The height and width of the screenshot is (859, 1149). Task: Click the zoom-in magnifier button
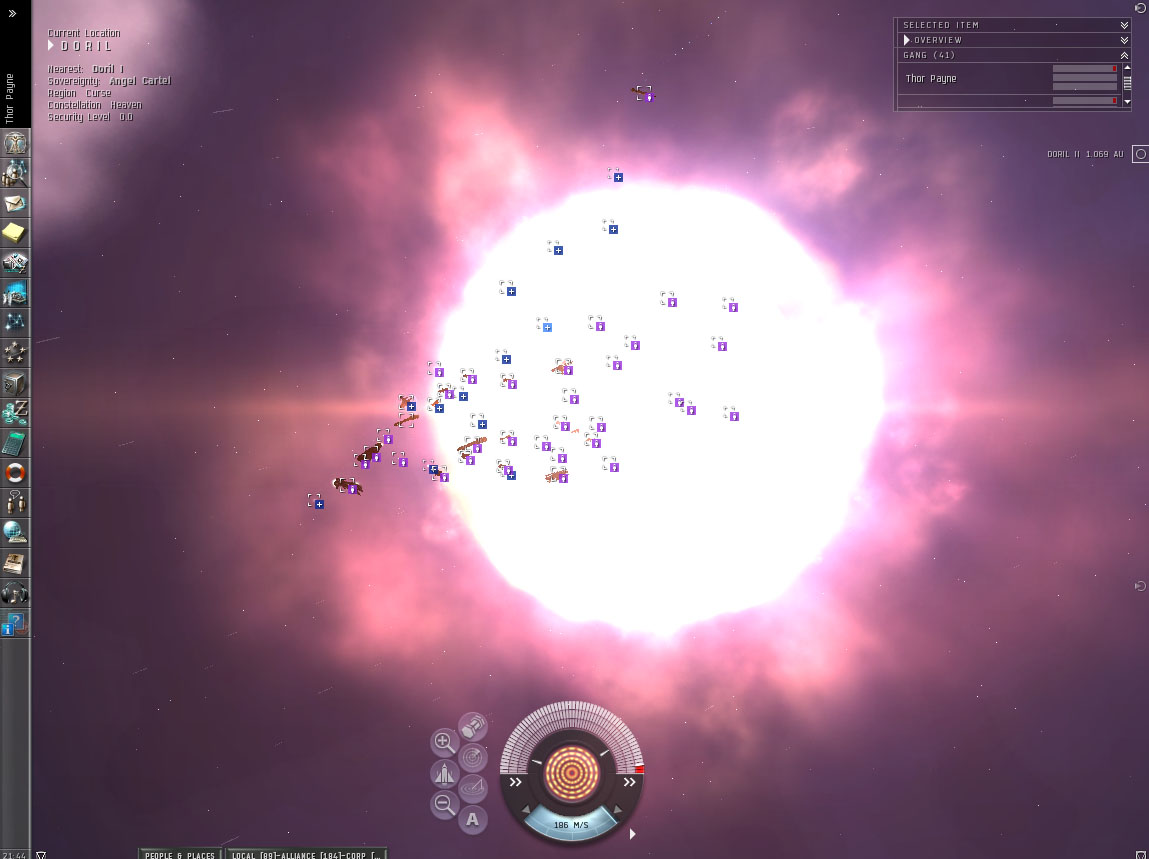(x=444, y=742)
